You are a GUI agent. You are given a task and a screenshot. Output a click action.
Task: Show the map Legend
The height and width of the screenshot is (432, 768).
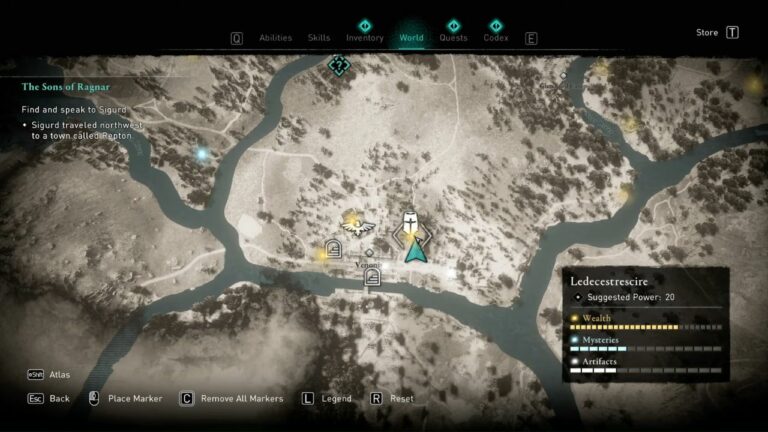pyautogui.click(x=336, y=398)
